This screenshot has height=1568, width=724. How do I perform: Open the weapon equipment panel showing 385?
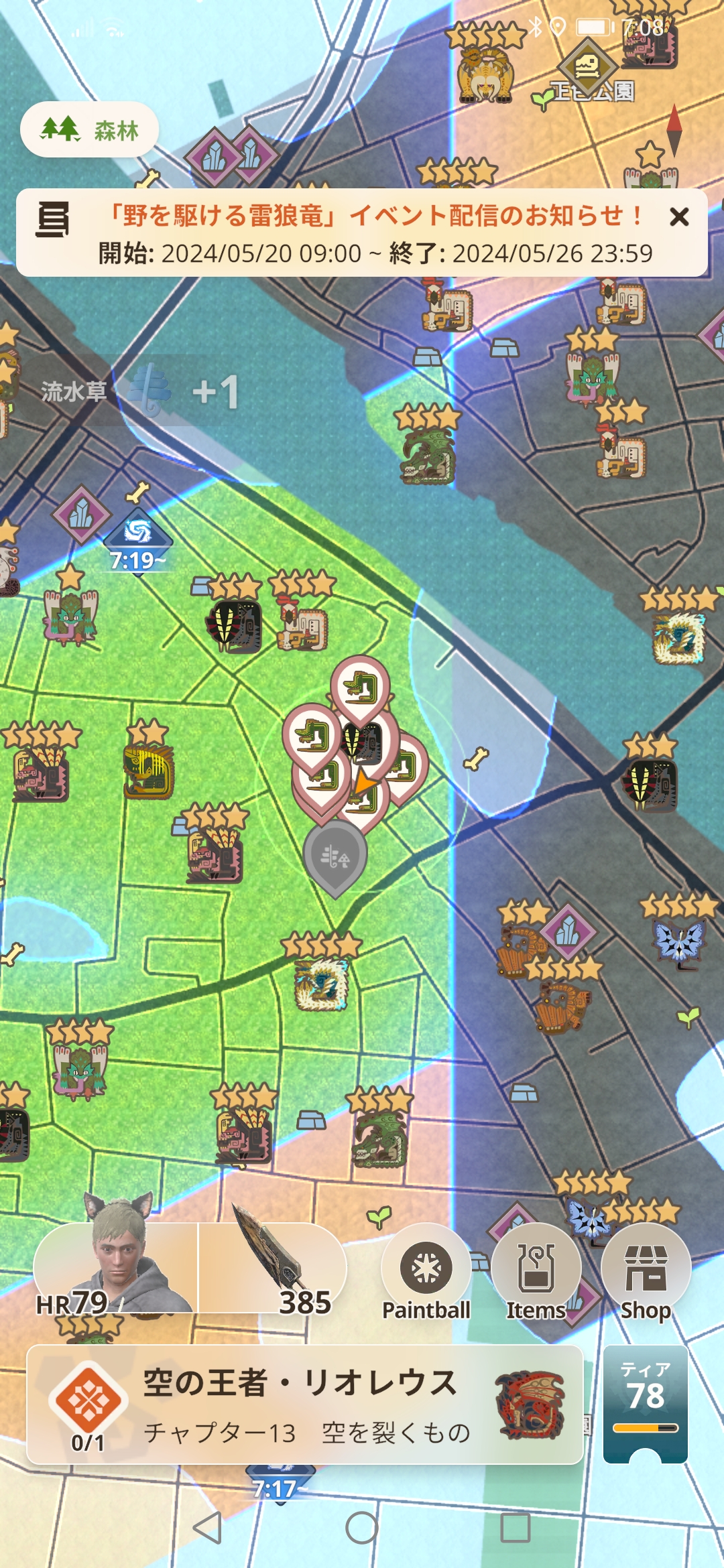coord(273,1268)
